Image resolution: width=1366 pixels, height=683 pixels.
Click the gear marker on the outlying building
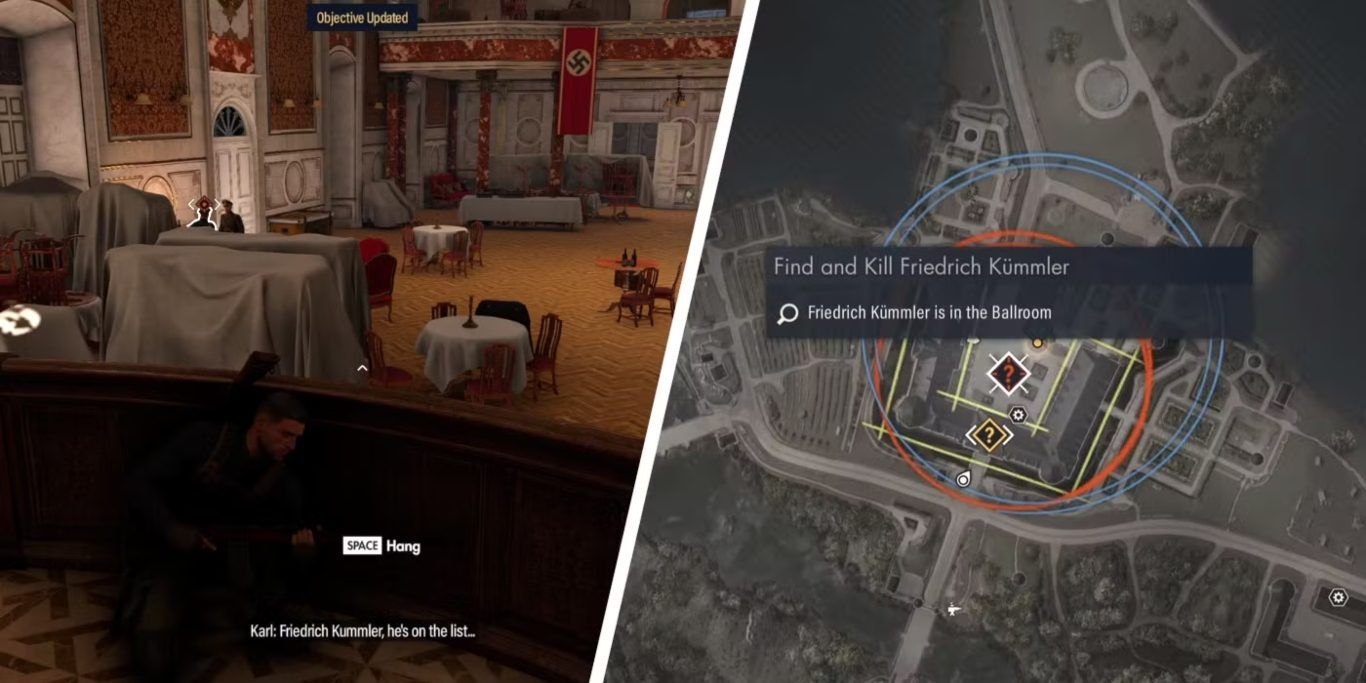pyautogui.click(x=1338, y=598)
